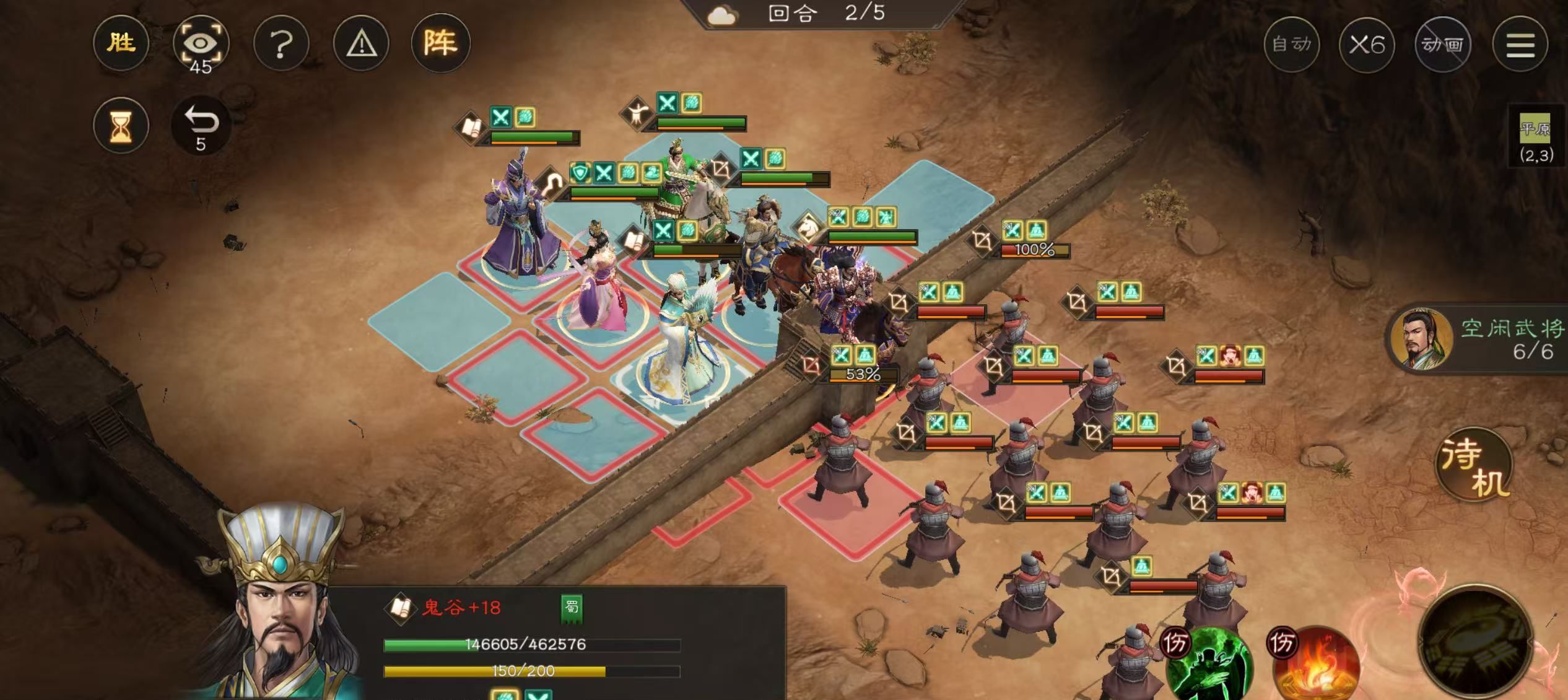This screenshot has width=1568, height=700.
Task: Open the 胜 victory conditions panel
Action: [121, 43]
